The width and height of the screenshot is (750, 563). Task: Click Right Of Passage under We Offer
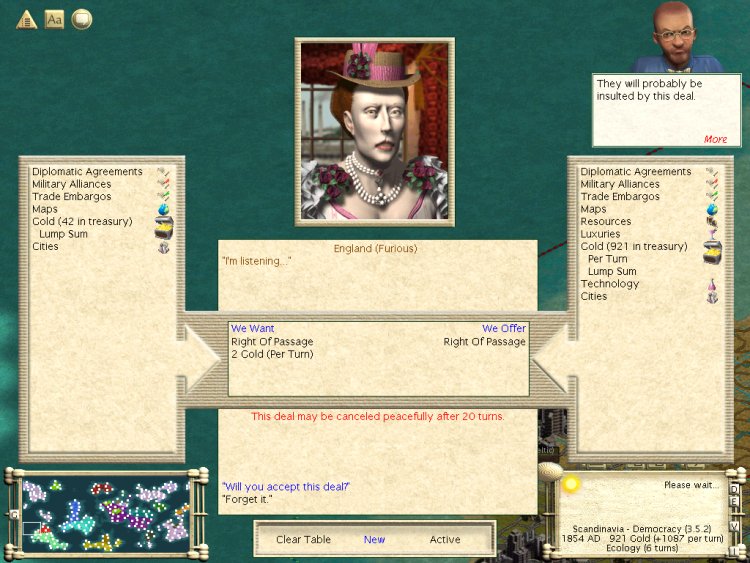pyautogui.click(x=484, y=342)
